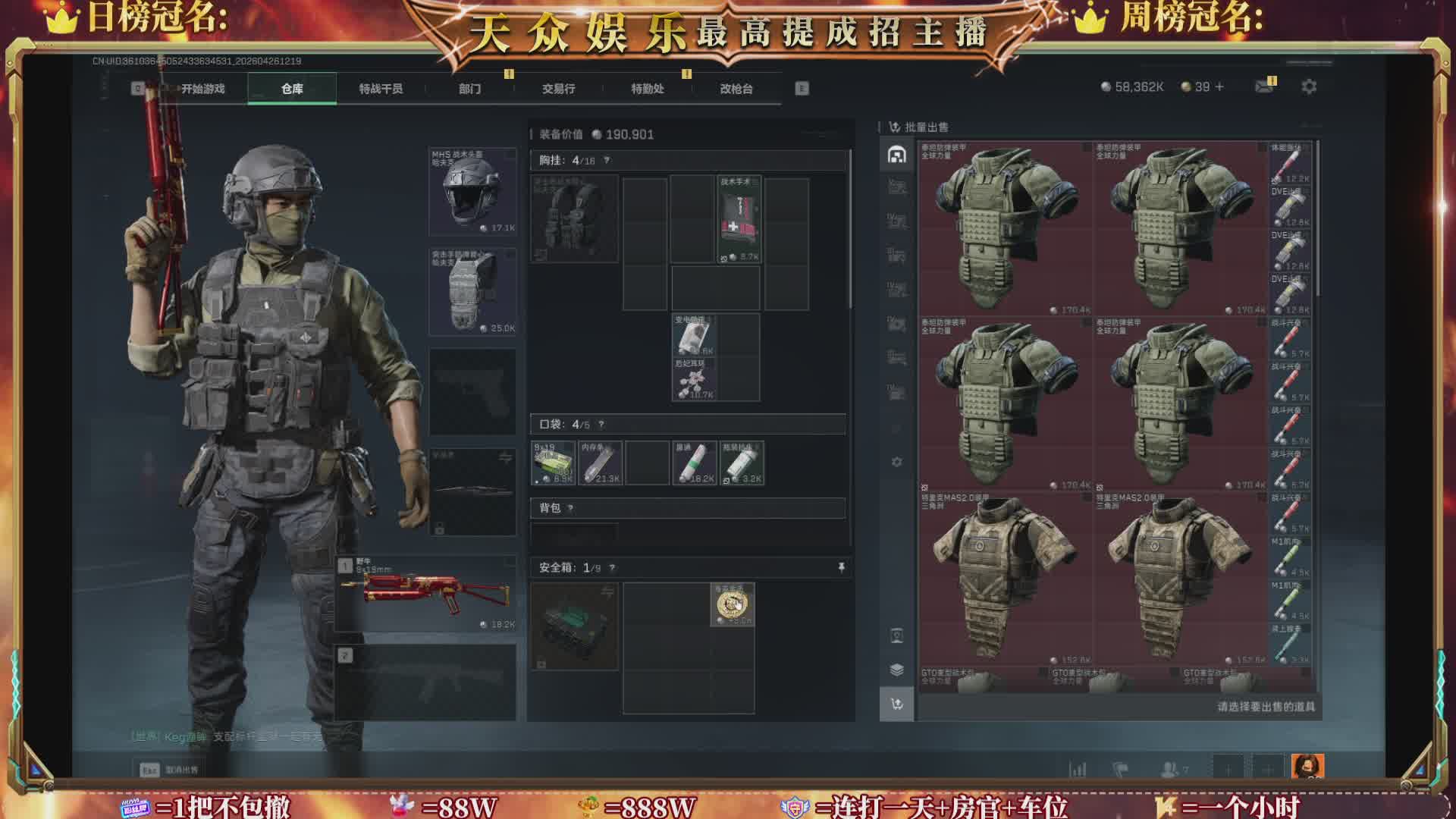Click the 9x19 ammo box in pocket
Image resolution: width=1456 pixels, height=819 pixels.
pos(553,463)
